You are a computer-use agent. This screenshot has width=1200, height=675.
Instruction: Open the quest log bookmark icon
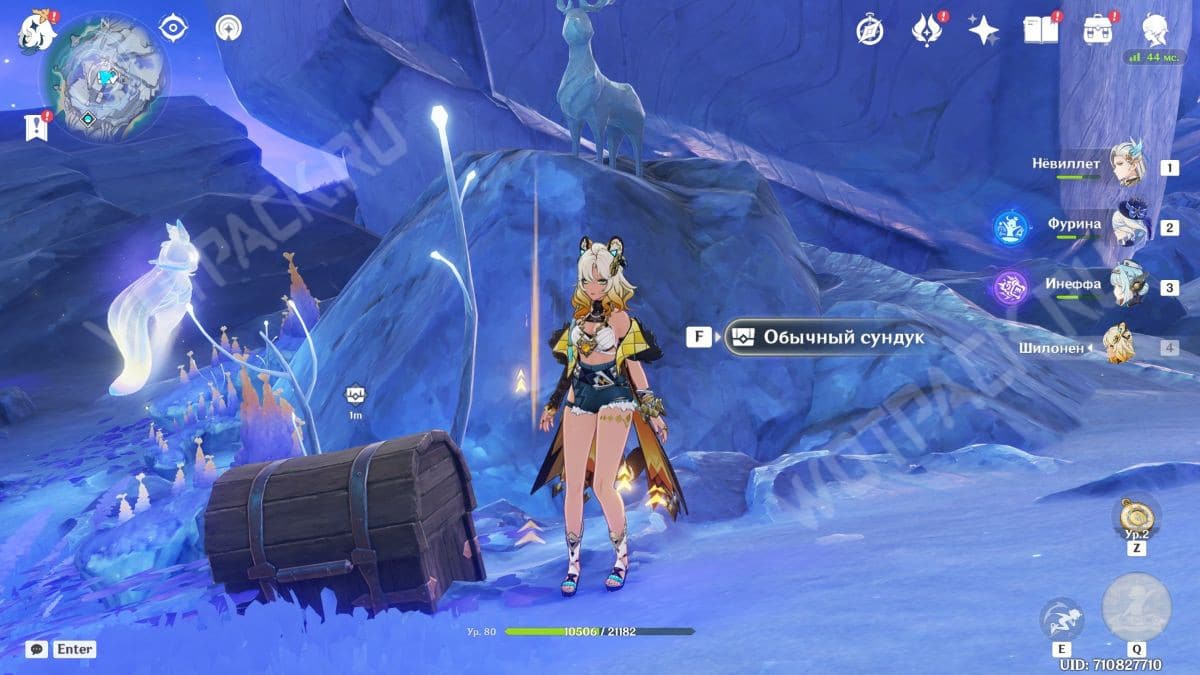pyautogui.click(x=35, y=127)
